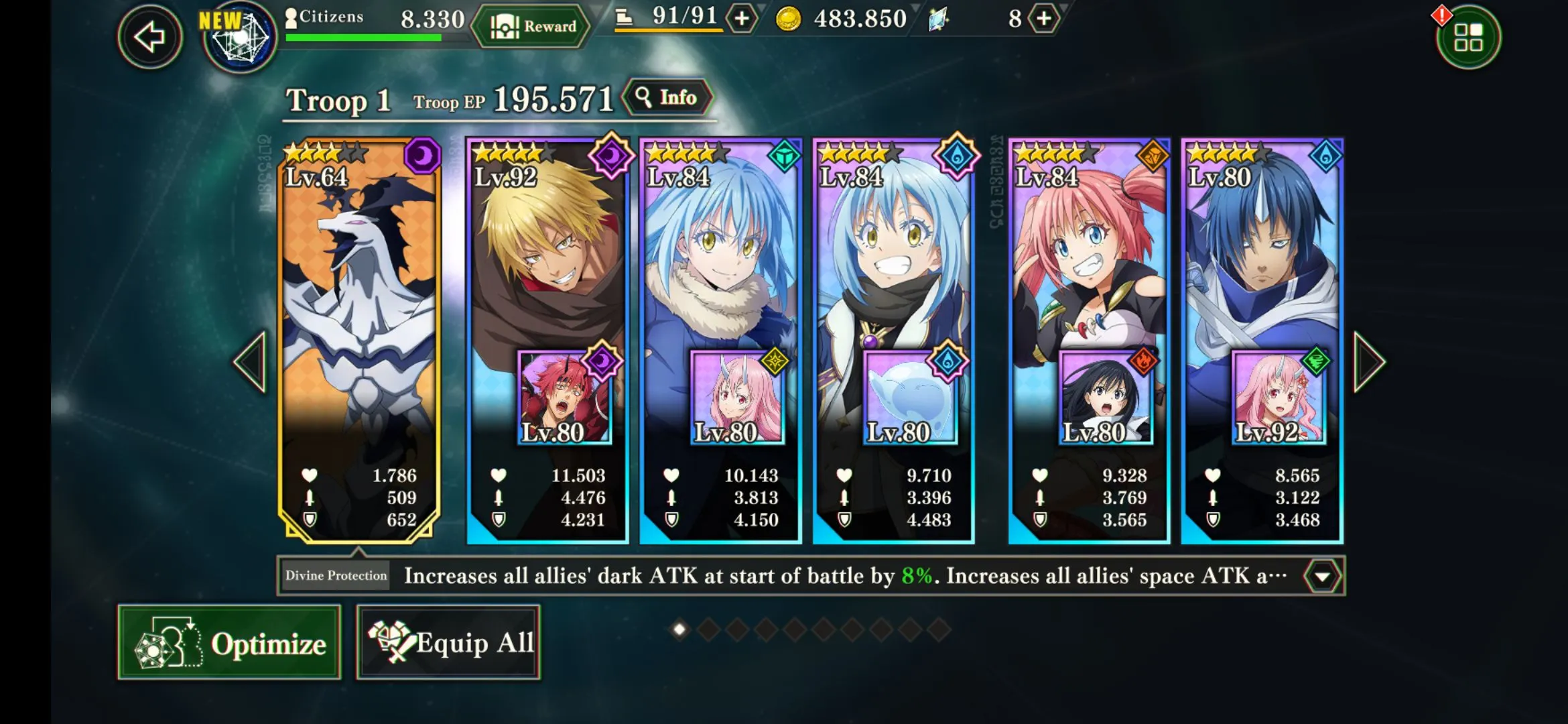
Task: Optimize the troop lineup
Action: [229, 643]
